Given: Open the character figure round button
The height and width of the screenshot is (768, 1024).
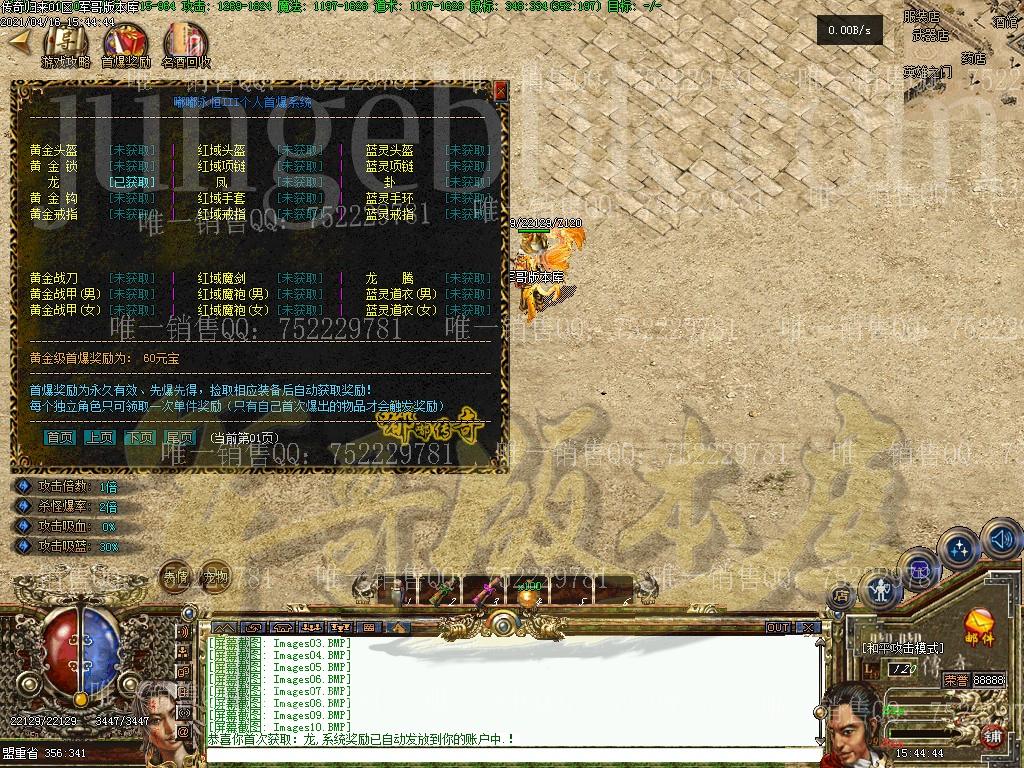Looking at the screenshot, I should (880, 590).
